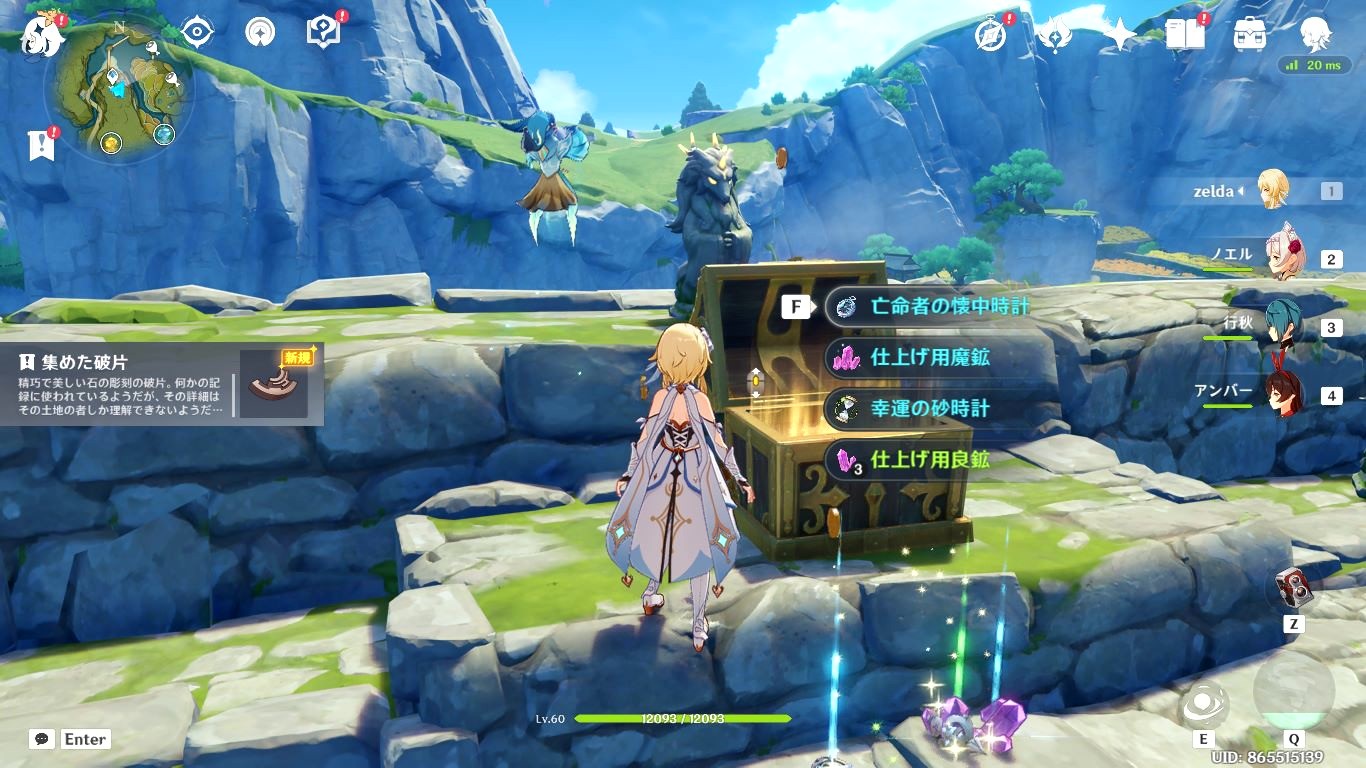
Task: Switch to party member ノエル
Action: coord(1278,257)
